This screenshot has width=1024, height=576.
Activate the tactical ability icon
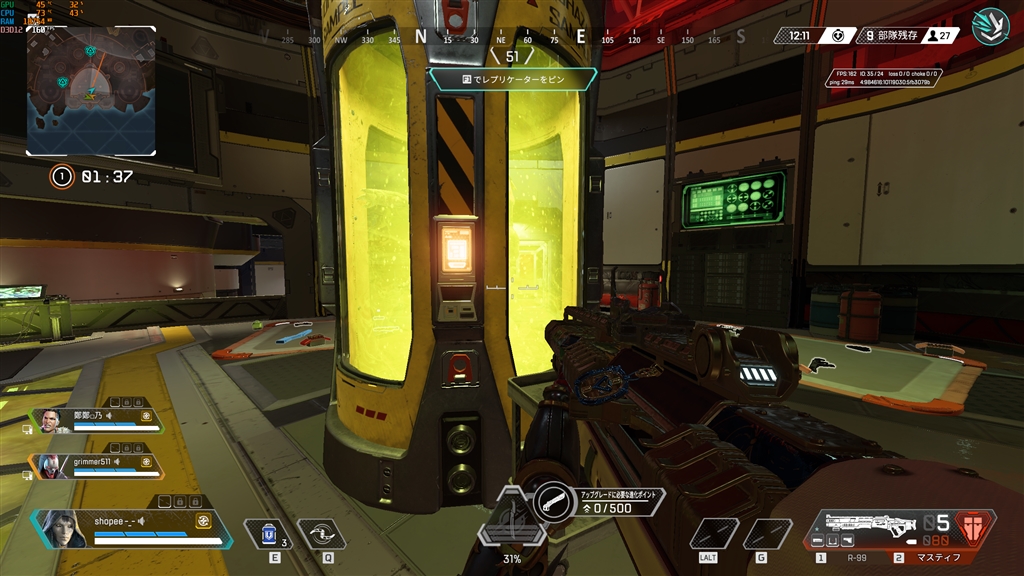321,534
